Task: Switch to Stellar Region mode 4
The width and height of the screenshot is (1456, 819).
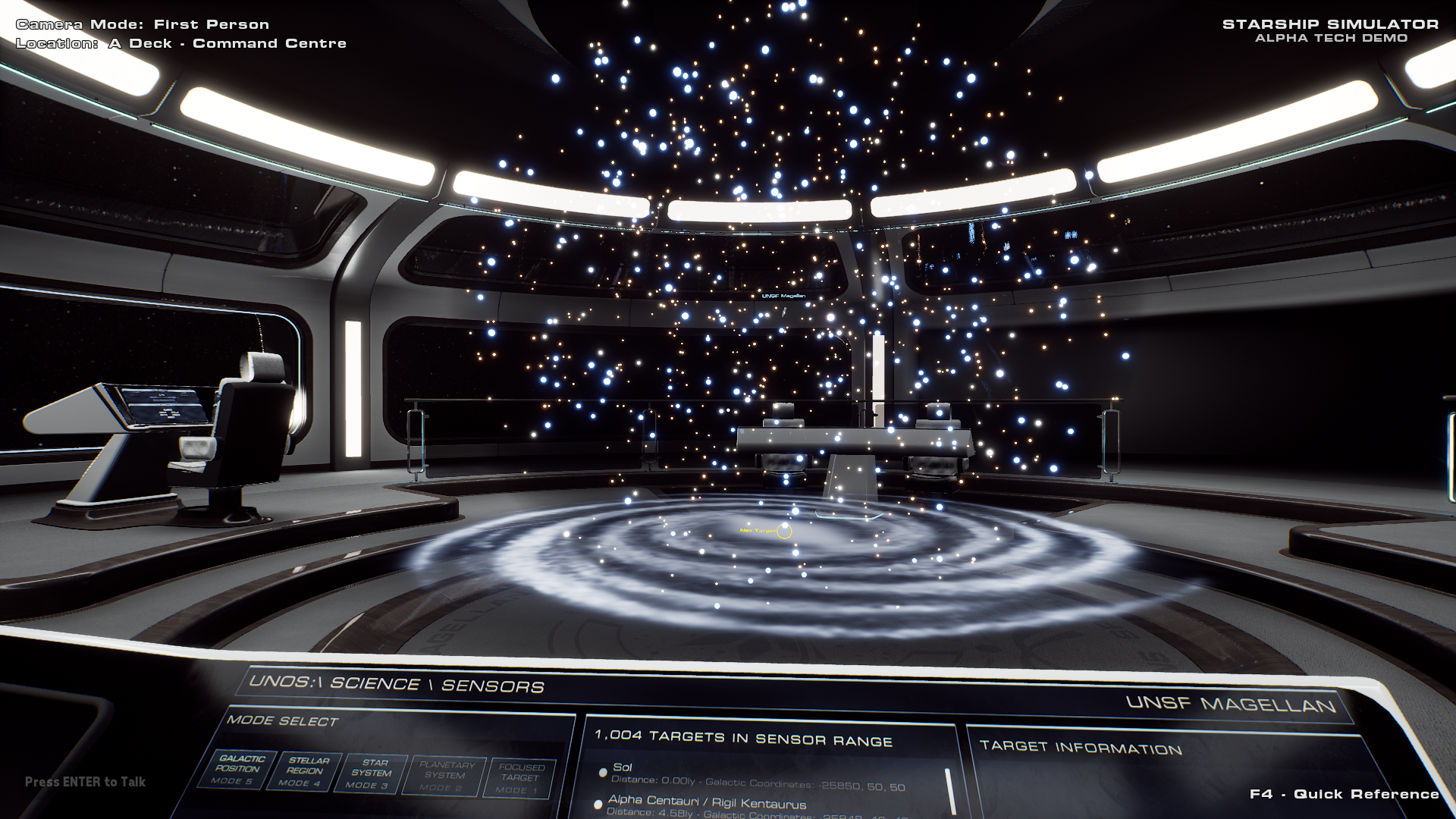Action: pyautogui.click(x=306, y=771)
